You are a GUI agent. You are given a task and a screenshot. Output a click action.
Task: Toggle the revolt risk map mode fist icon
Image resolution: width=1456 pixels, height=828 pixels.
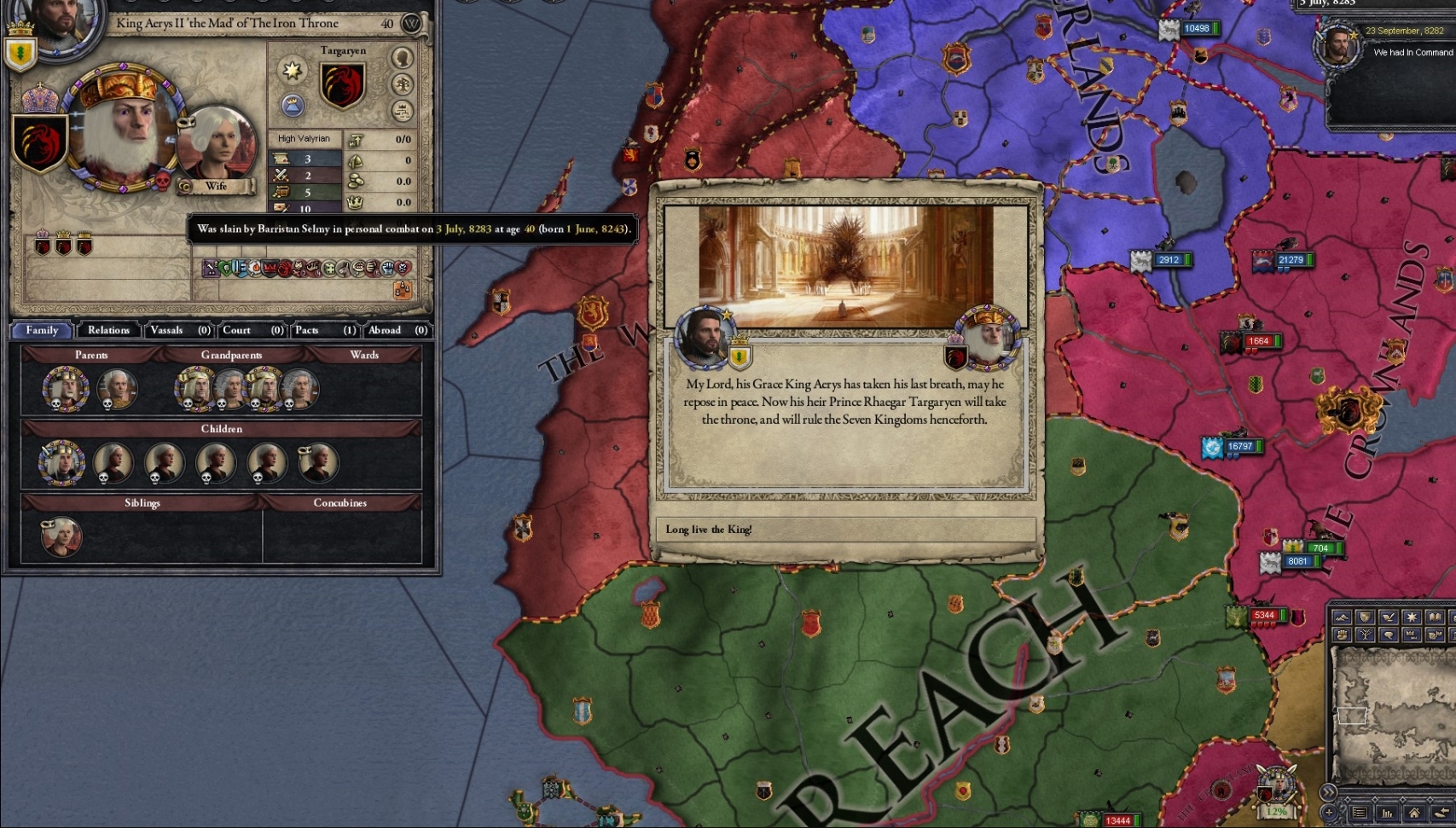[x=1341, y=635]
